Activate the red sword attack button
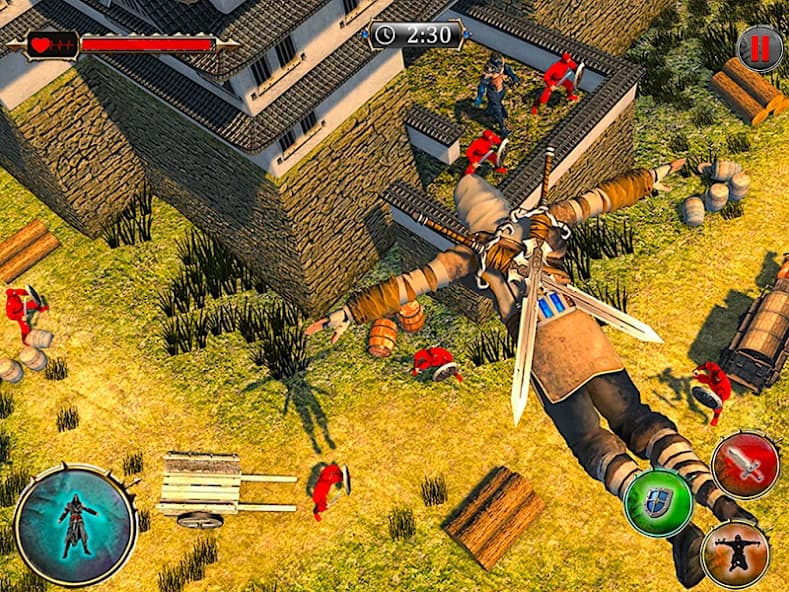The image size is (789, 592). (745, 465)
